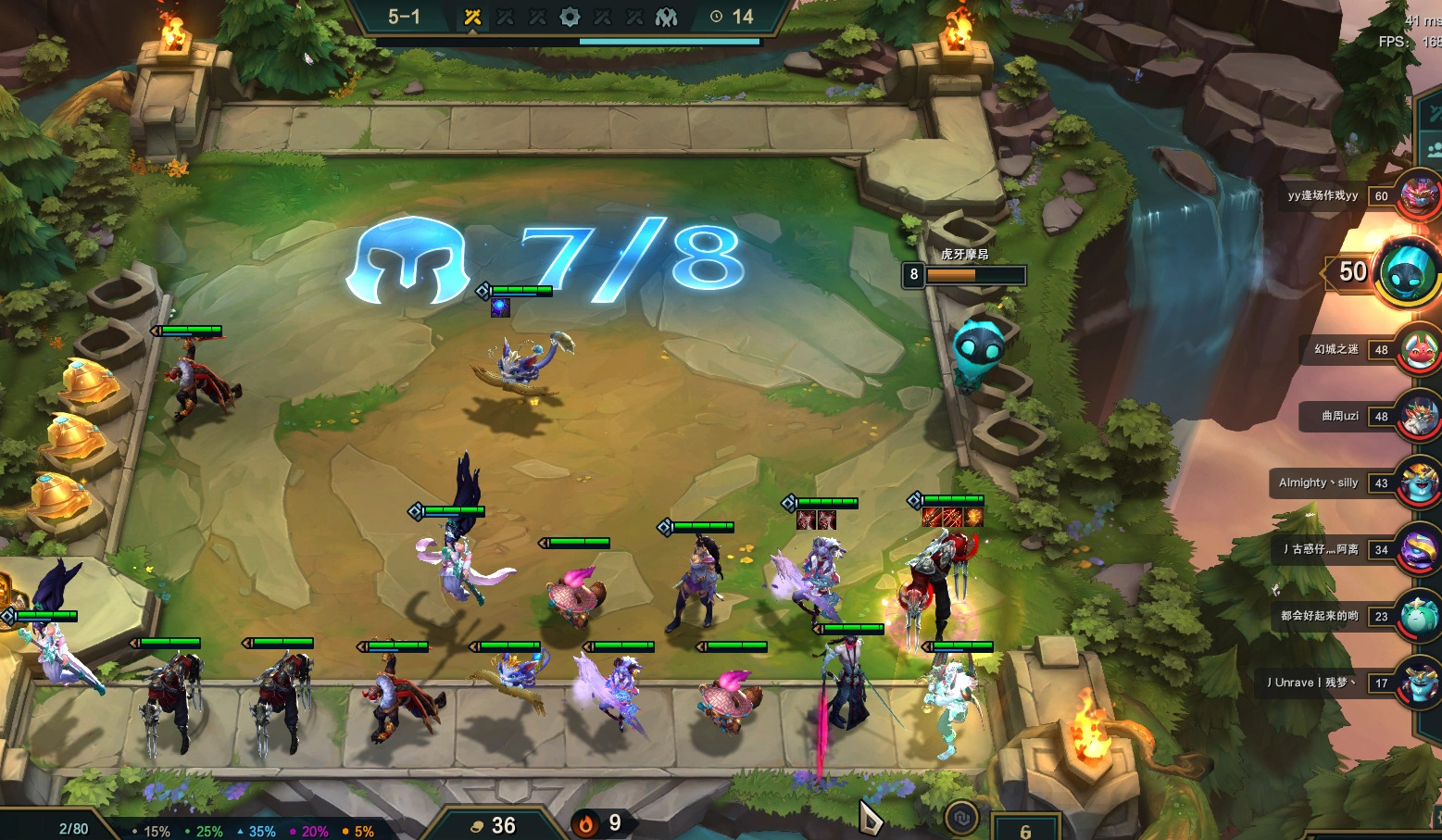
Task: Click the monster round icon in the stage tracker
Action: click(667, 17)
